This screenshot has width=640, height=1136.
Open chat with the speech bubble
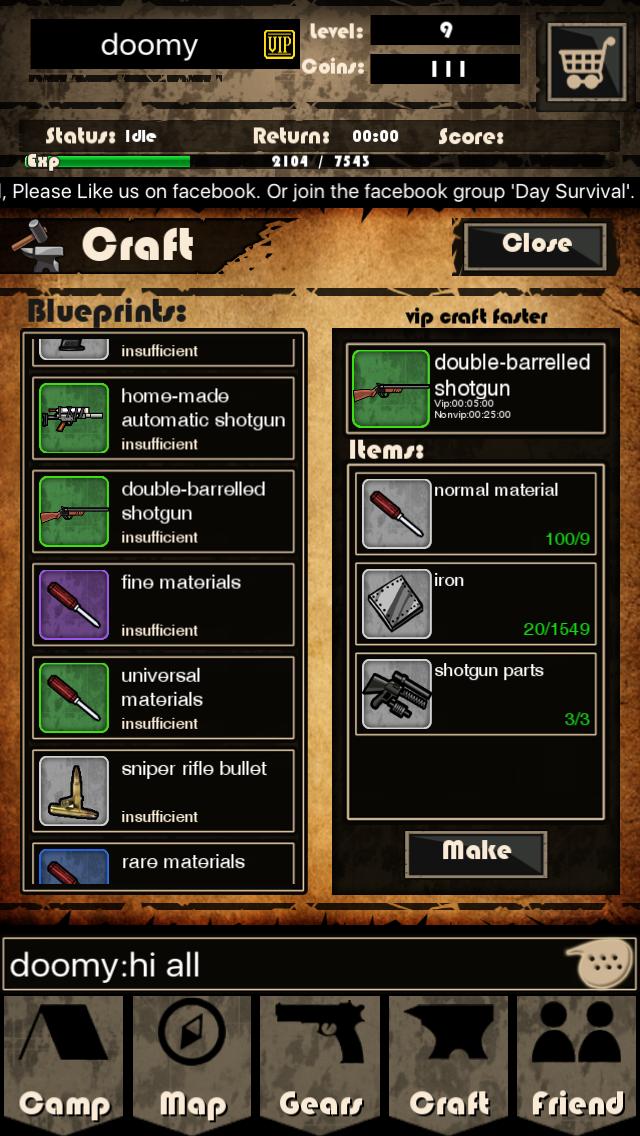coord(599,964)
